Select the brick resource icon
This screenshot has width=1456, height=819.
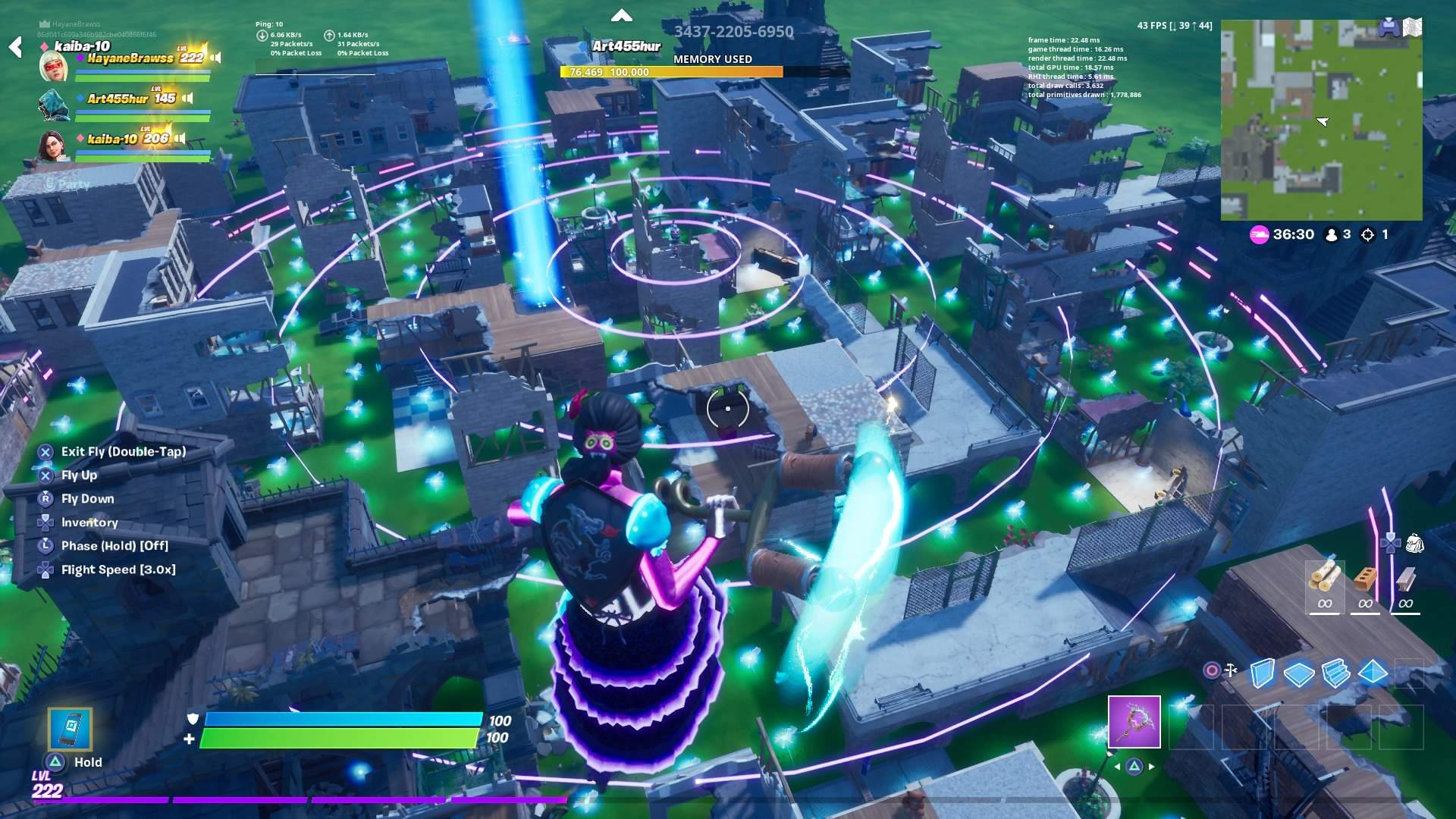[x=1364, y=578]
